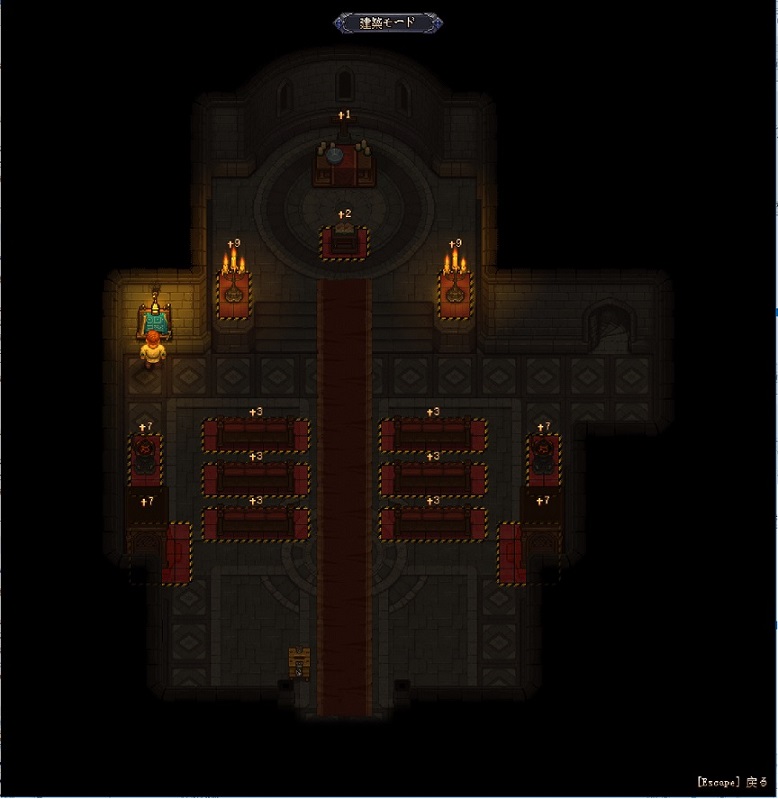The width and height of the screenshot is (778, 799).
Task: Pick the right pew closest to the altar
Action: click(x=433, y=436)
